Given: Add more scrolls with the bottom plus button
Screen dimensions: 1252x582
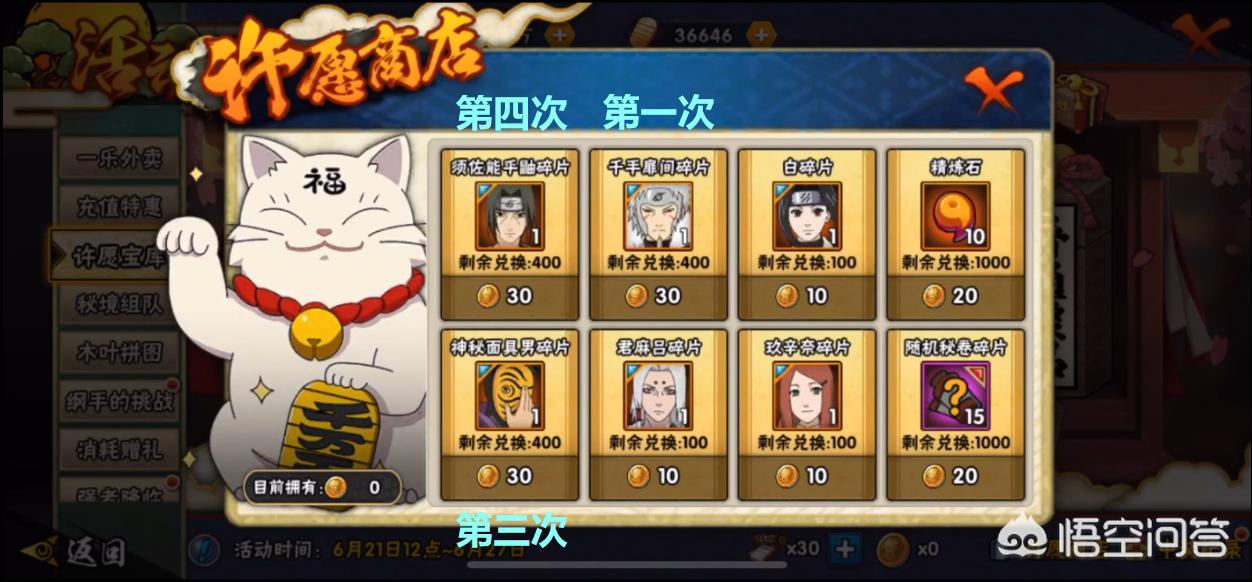Looking at the screenshot, I should (846, 548).
